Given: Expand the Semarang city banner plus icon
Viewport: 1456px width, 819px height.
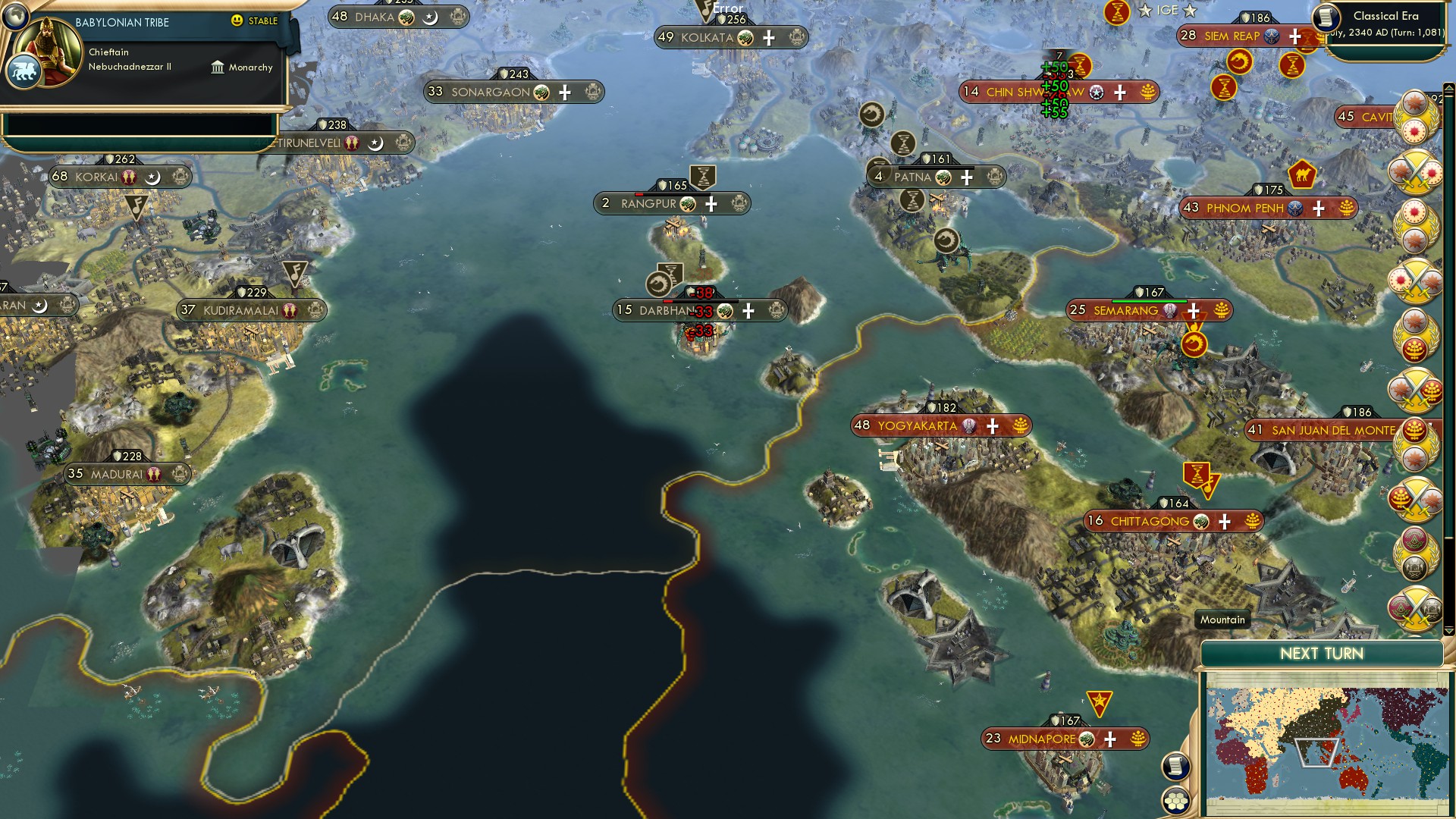Looking at the screenshot, I should coord(1193,310).
